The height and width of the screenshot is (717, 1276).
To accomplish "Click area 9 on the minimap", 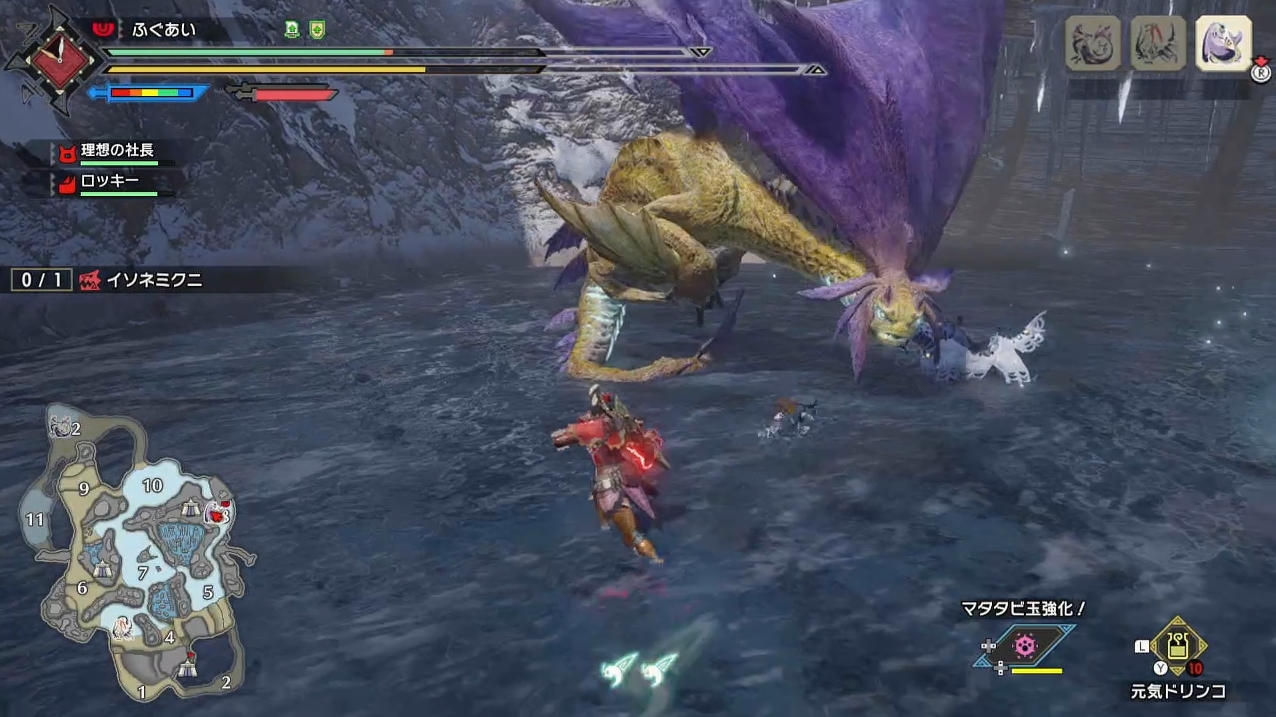I will (84, 489).
